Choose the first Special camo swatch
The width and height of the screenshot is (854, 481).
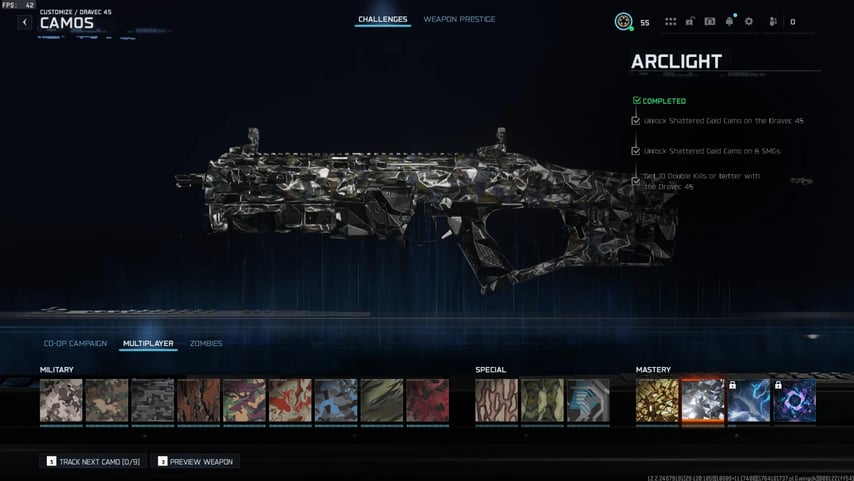pyautogui.click(x=496, y=400)
